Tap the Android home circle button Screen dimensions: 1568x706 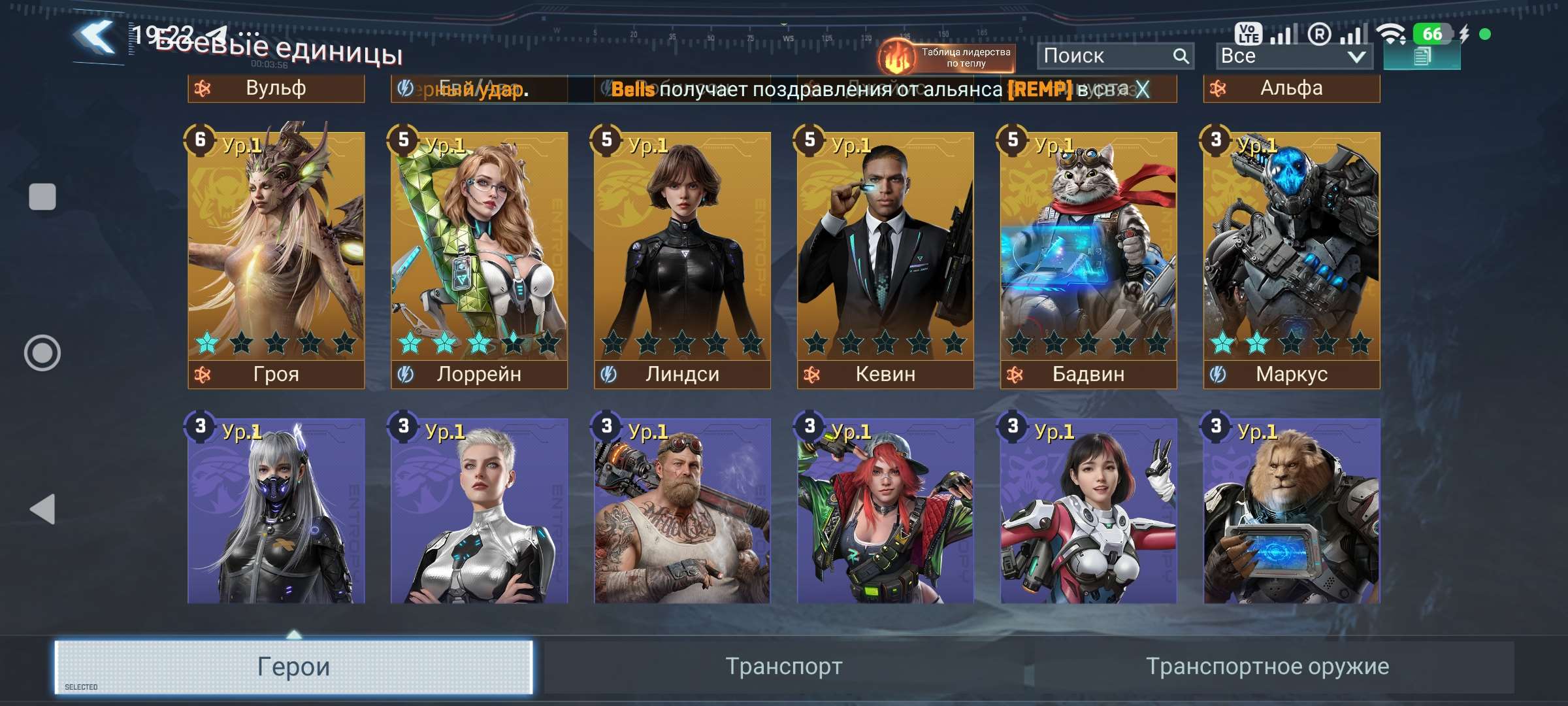[42, 353]
